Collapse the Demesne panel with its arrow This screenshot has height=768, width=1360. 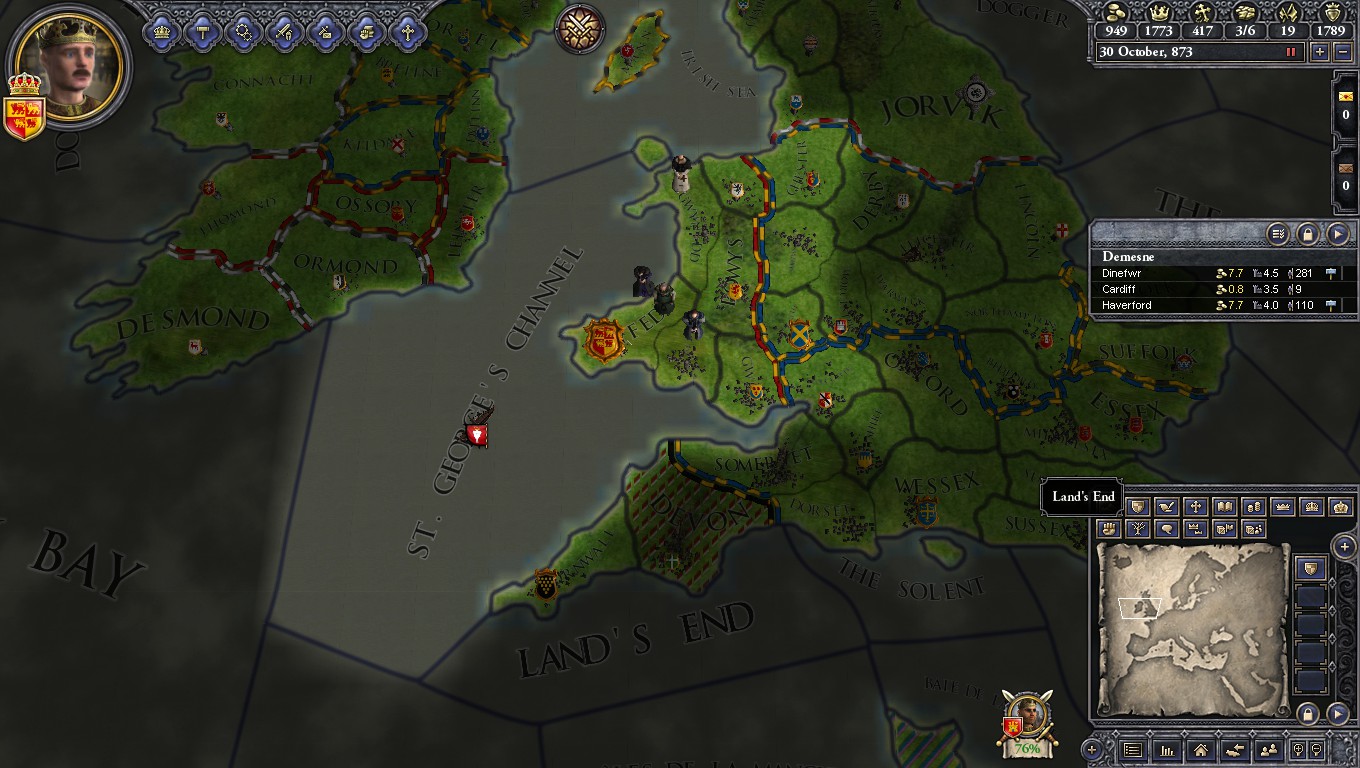coord(1338,234)
